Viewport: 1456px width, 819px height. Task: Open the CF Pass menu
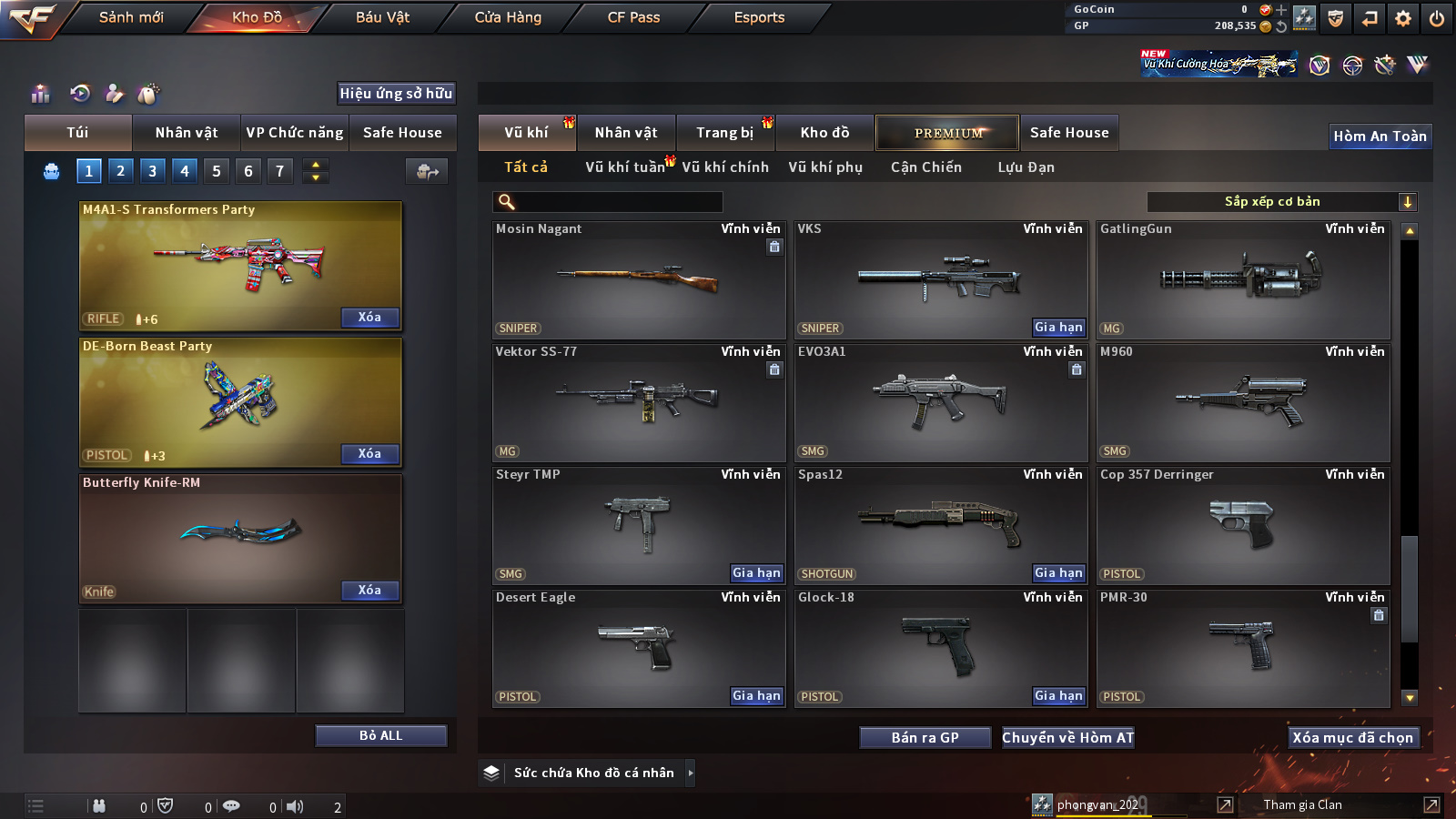633,17
